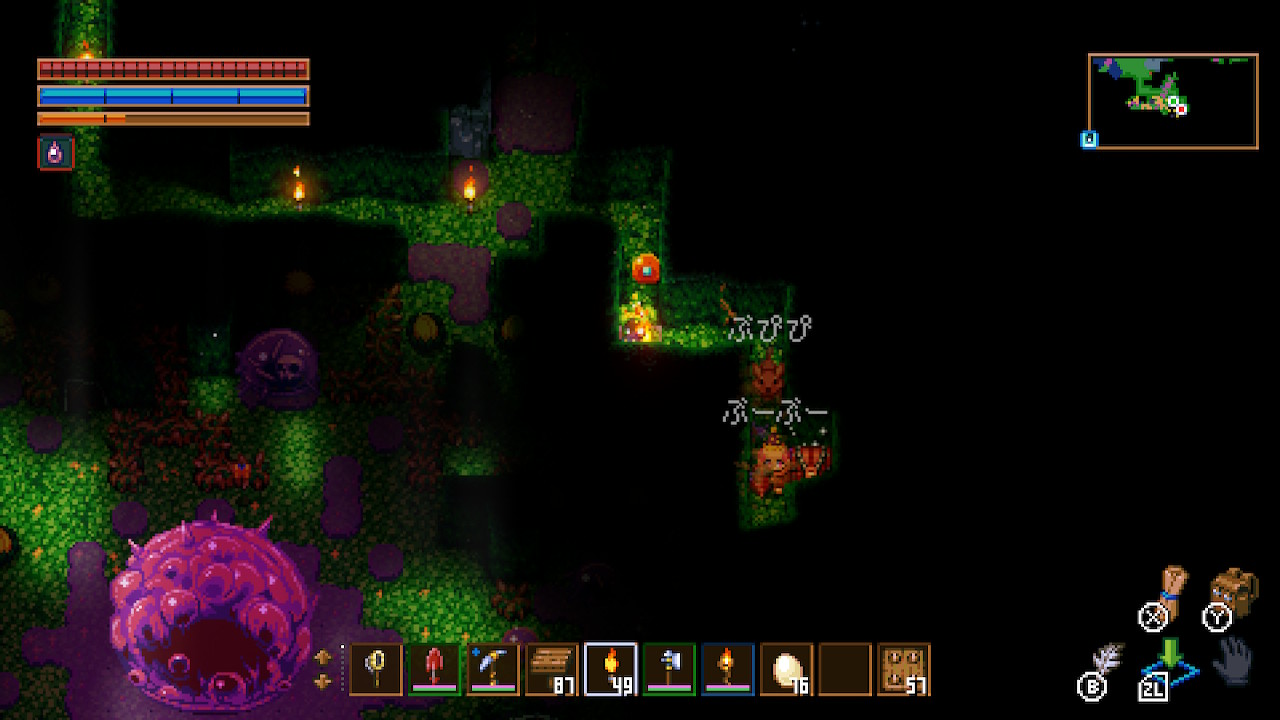Choose the egg stack of 76
The width and height of the screenshot is (1280, 720).
tap(787, 669)
